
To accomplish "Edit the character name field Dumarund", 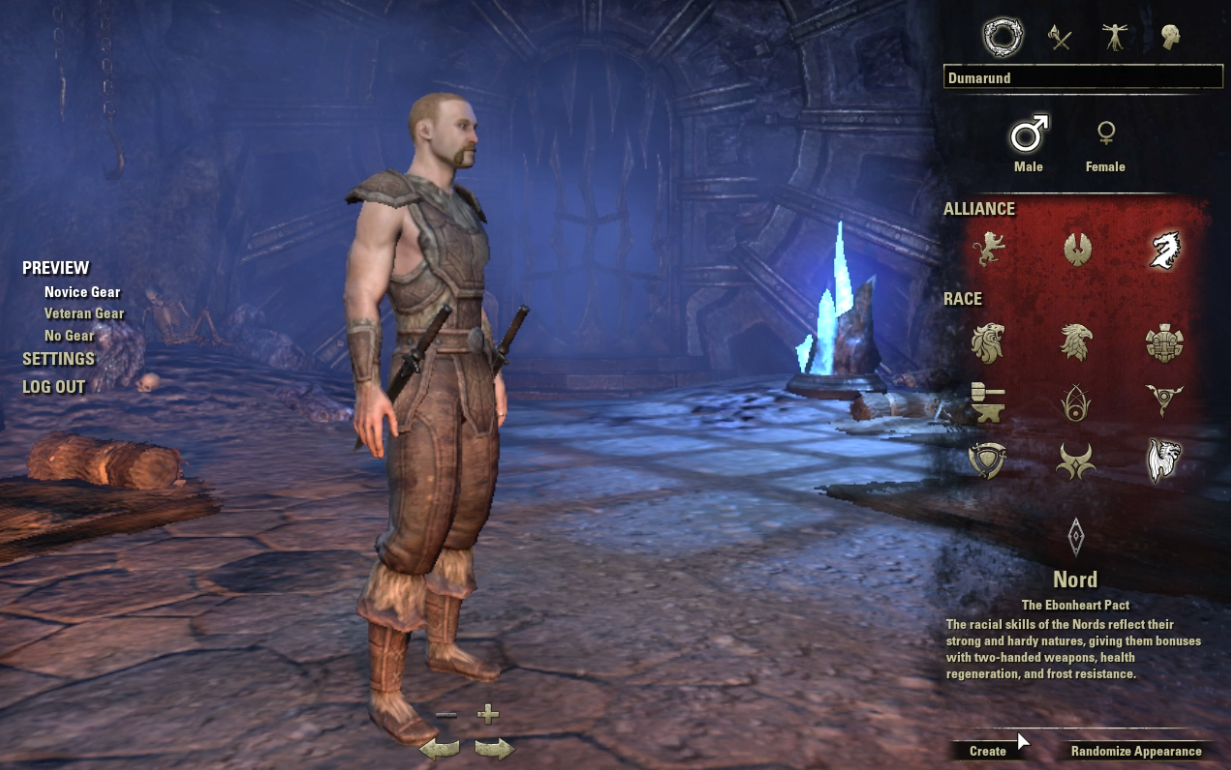I will 1082,78.
